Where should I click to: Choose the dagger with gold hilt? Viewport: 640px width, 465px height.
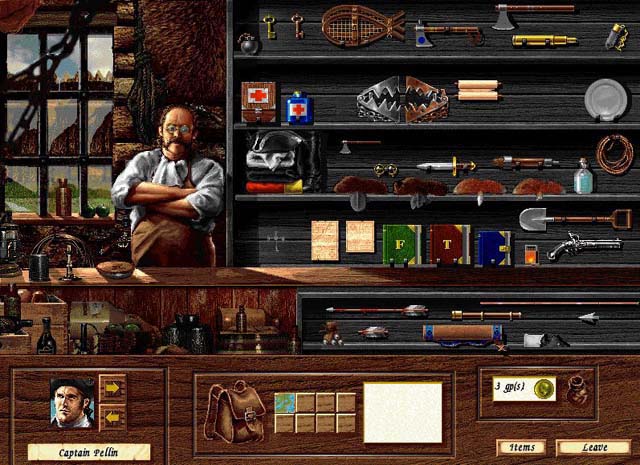(x=447, y=166)
